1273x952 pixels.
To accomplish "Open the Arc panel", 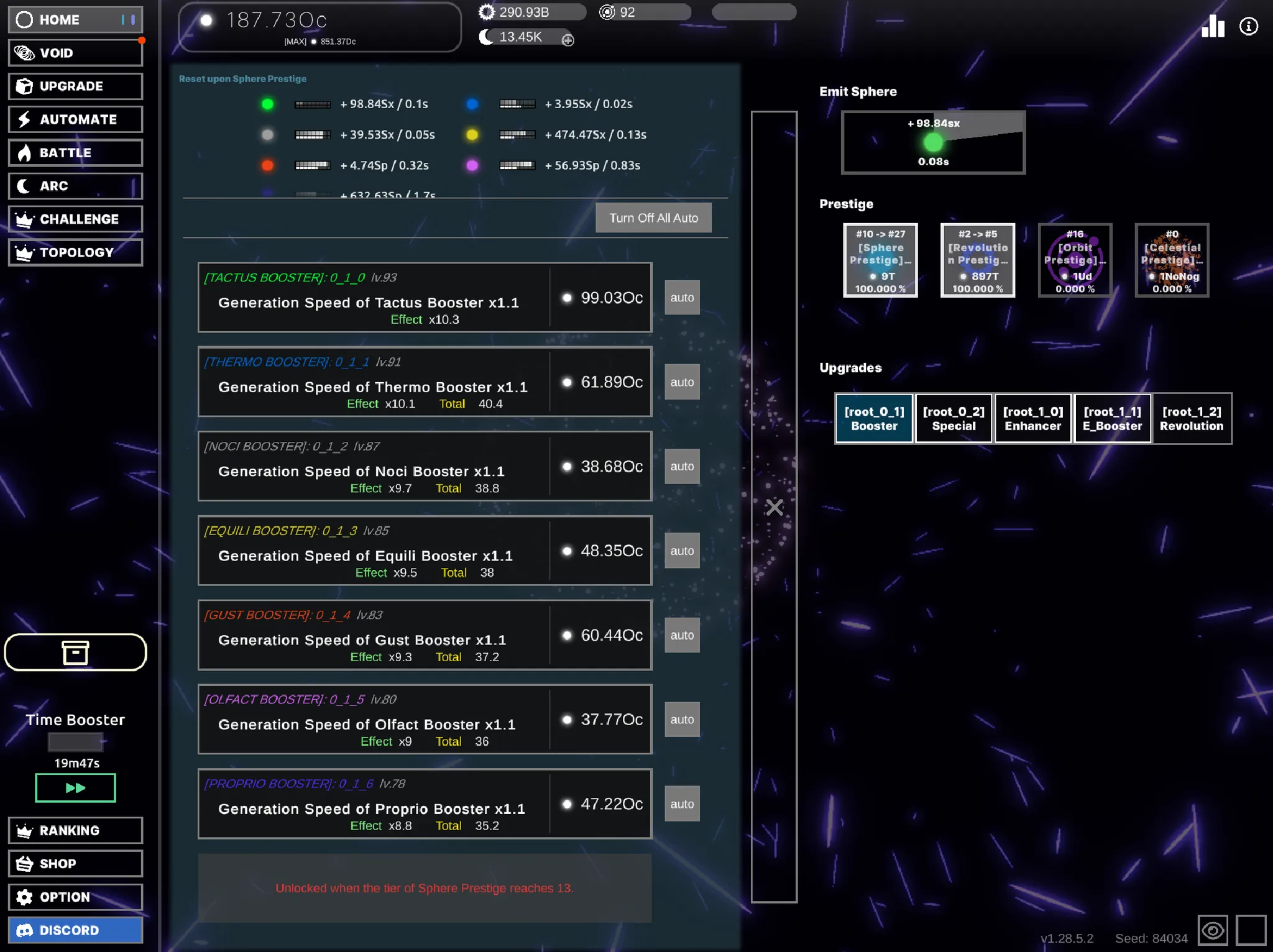I will [75, 186].
